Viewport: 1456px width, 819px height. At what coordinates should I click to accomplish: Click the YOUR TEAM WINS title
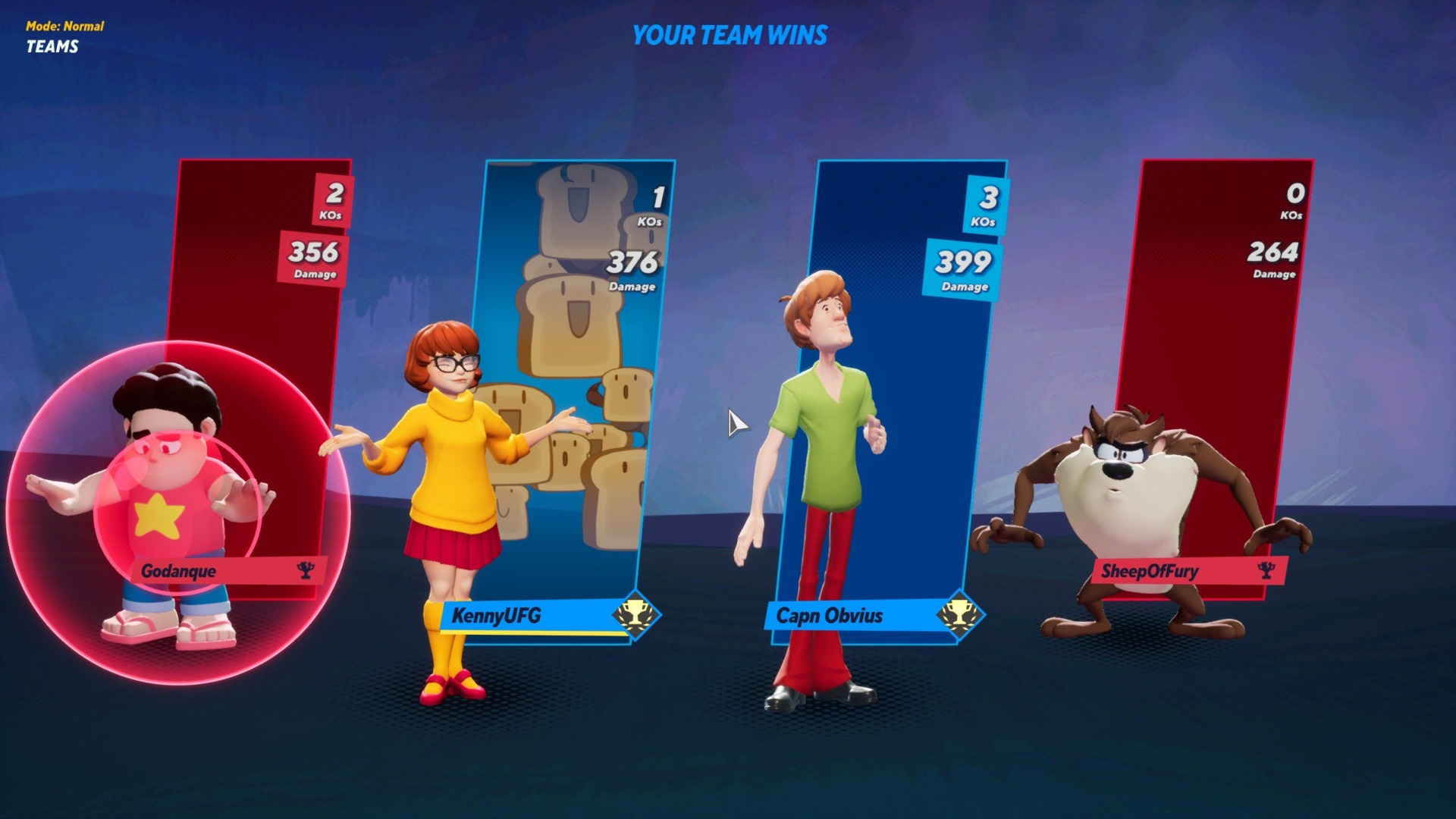730,34
